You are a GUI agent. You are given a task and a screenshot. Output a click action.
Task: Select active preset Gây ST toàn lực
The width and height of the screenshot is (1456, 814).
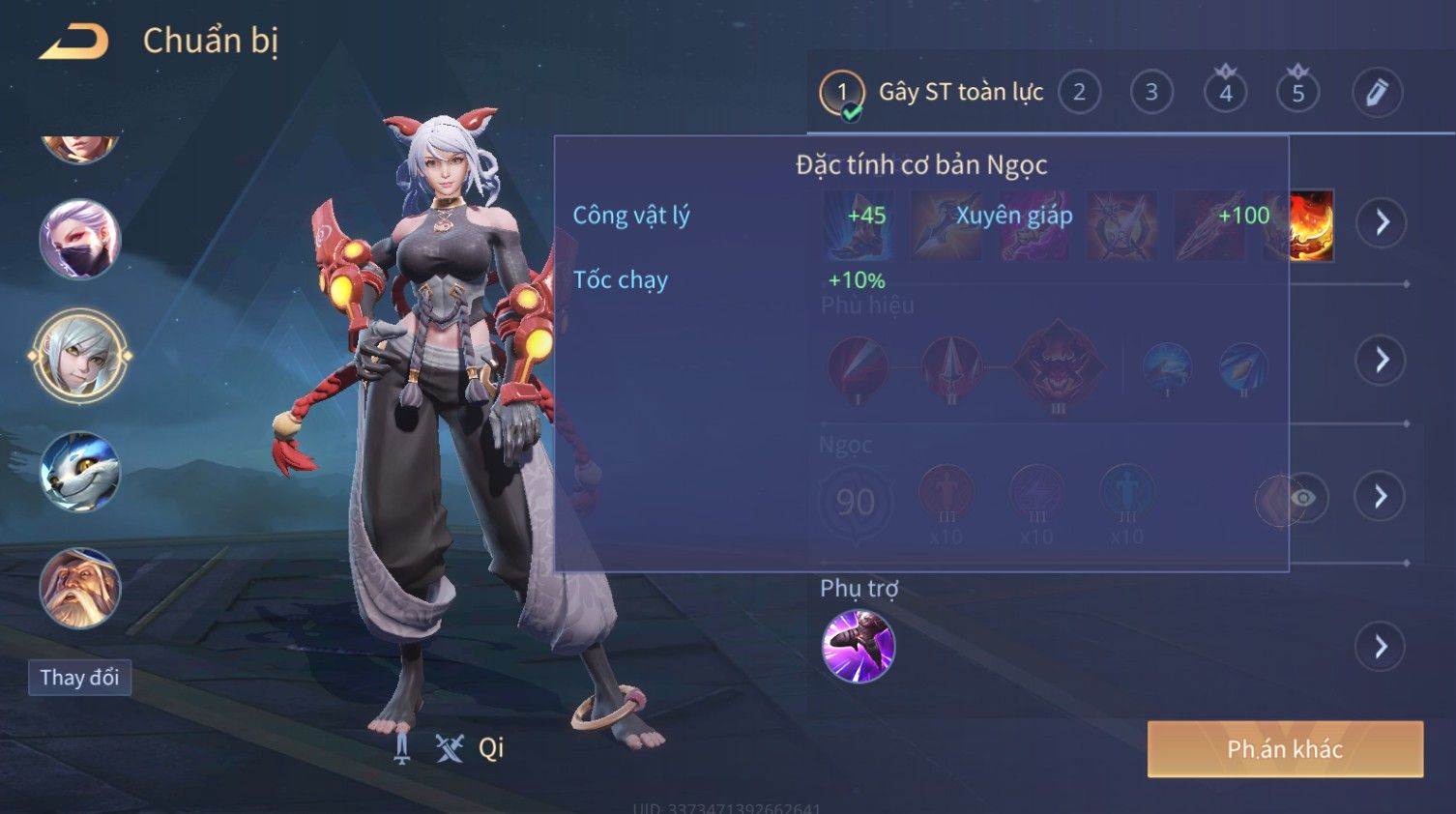[x=932, y=93]
